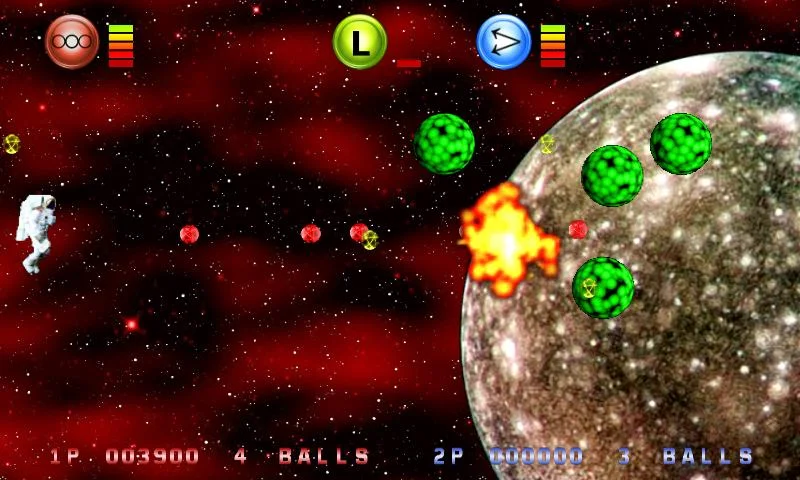Activate the green L power-up icon
Screen dimensions: 800x480
point(359,42)
